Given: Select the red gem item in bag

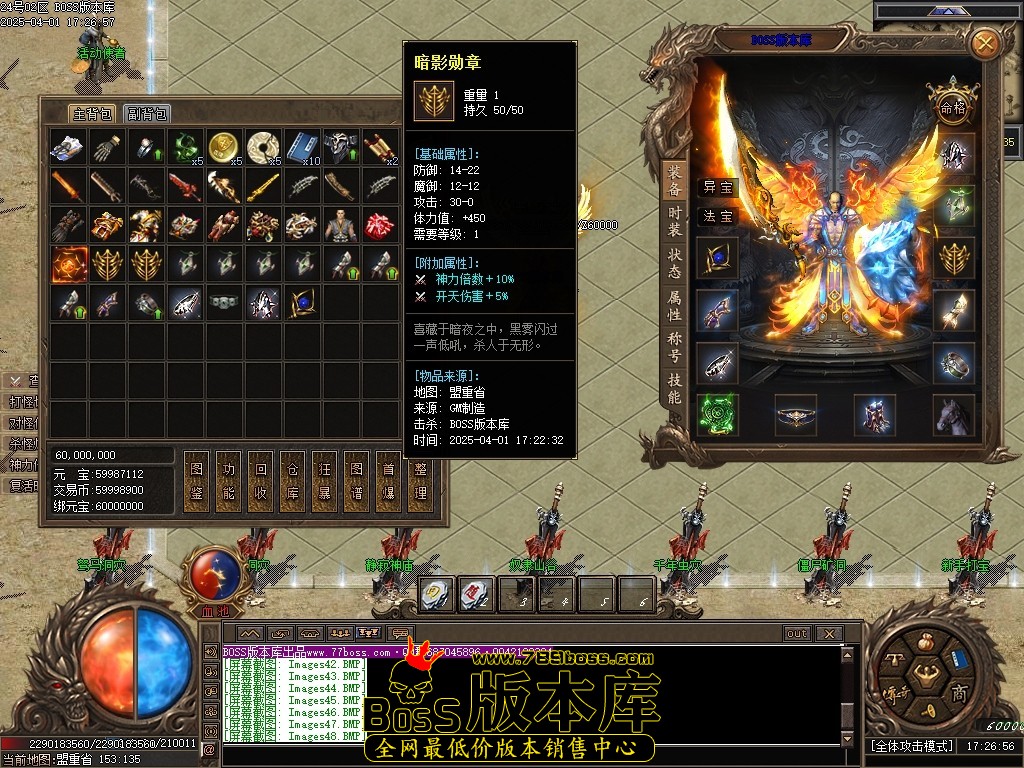Looking at the screenshot, I should coord(379,226).
